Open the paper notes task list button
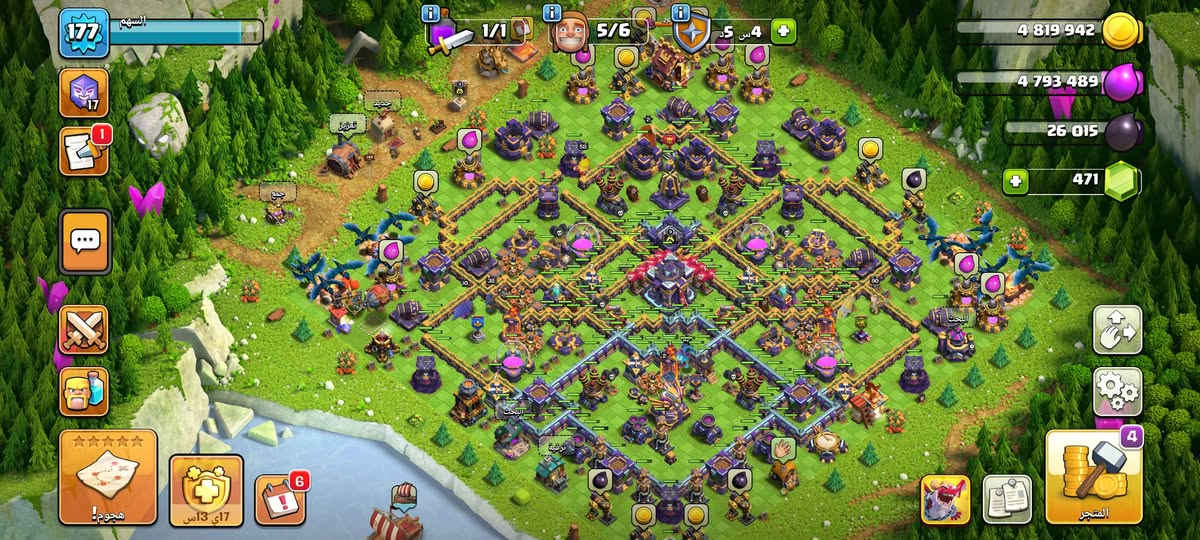 pos(1007,498)
